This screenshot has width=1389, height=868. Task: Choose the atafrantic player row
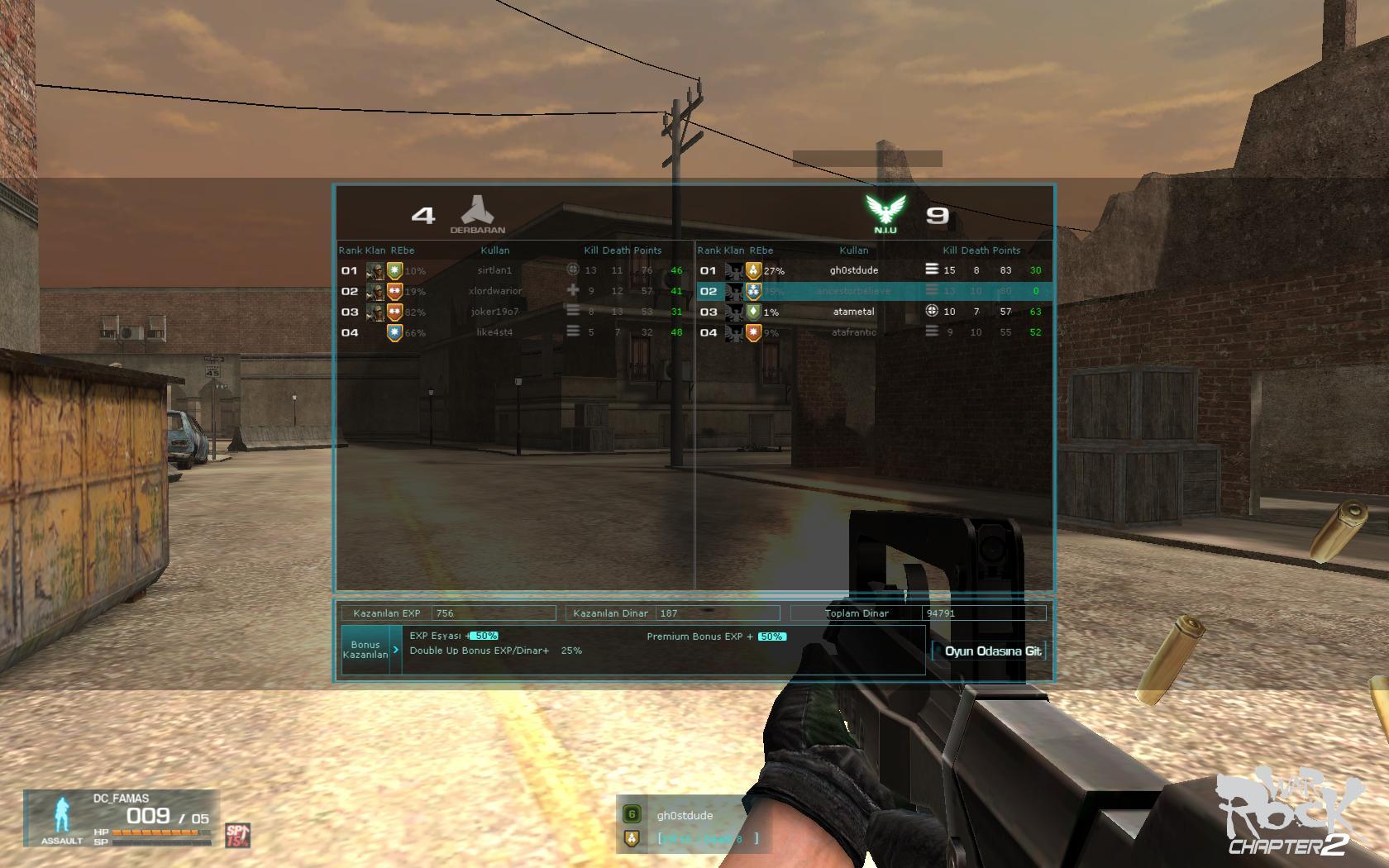[853, 332]
